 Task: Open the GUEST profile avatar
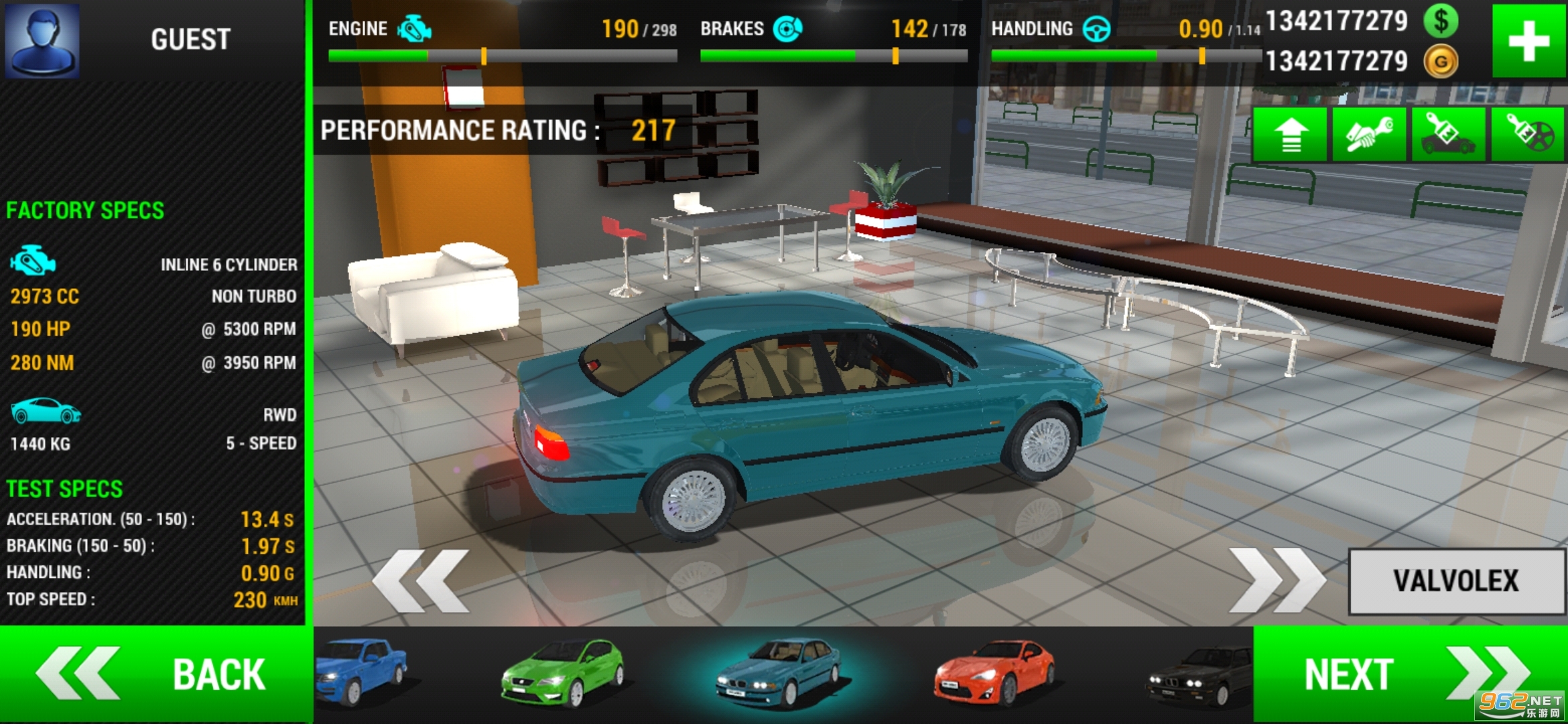click(42, 40)
